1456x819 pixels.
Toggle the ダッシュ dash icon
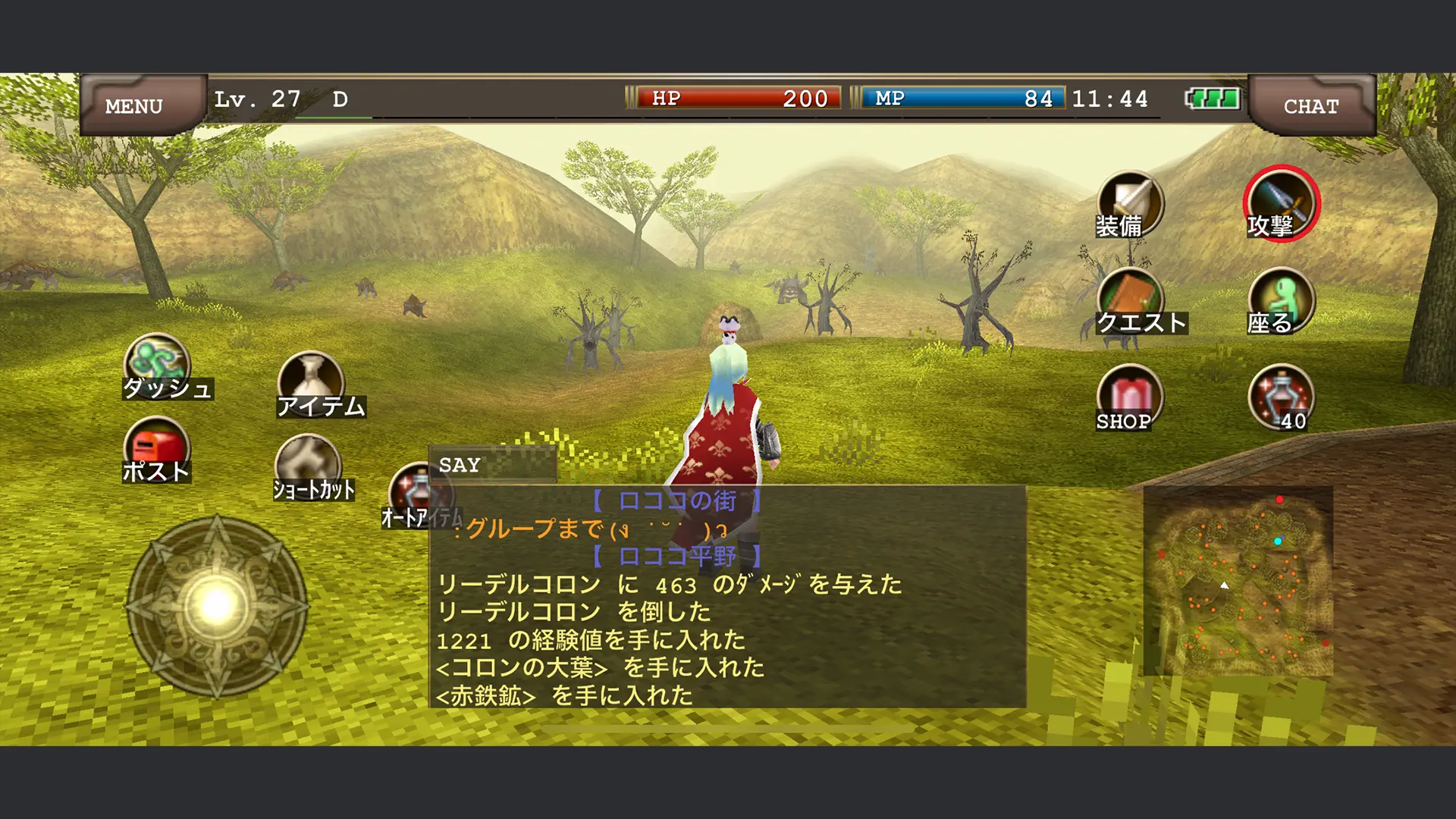[x=158, y=367]
